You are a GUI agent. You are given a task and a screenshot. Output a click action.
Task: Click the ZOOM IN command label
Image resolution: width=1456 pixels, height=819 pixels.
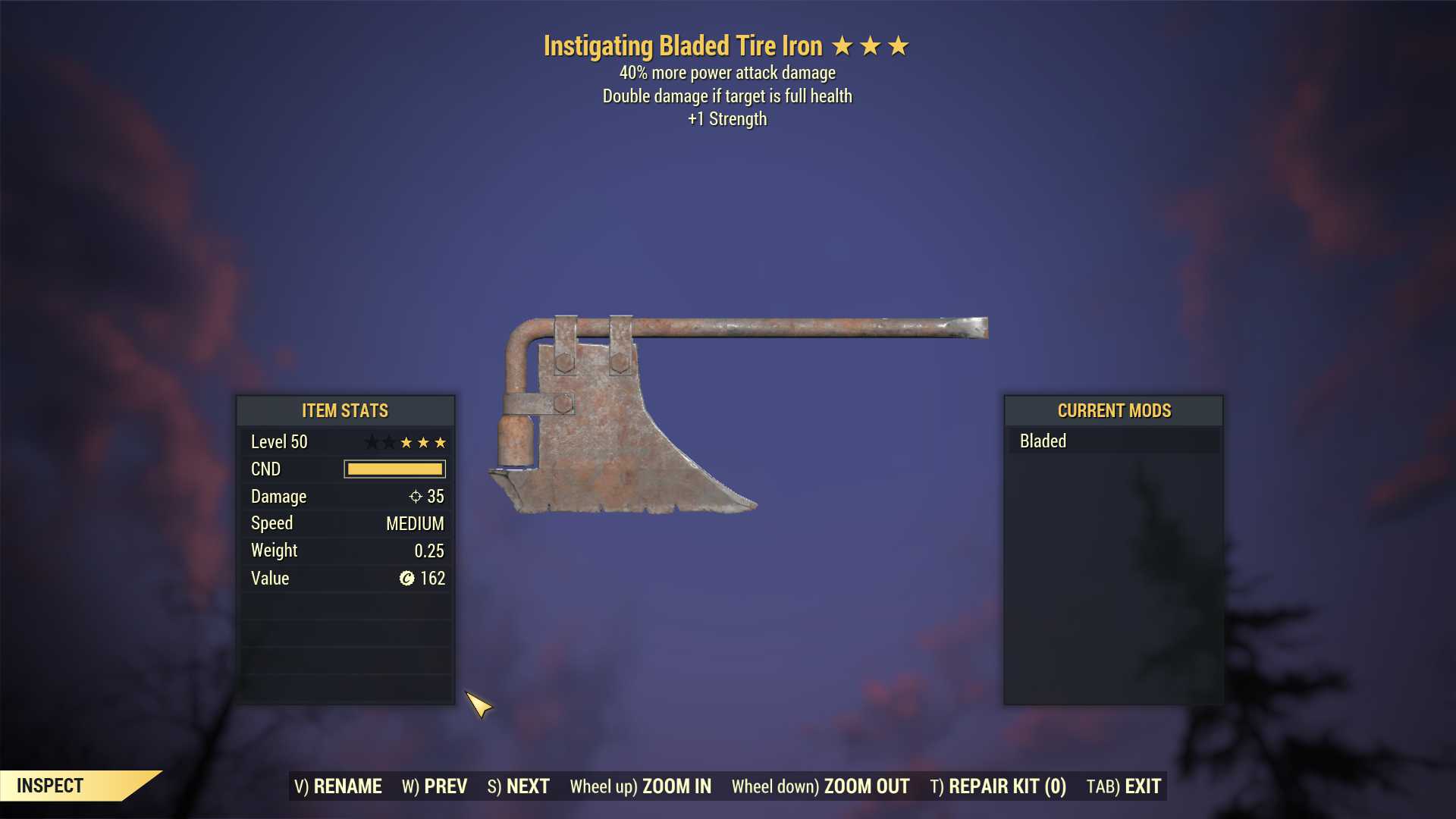(642, 786)
